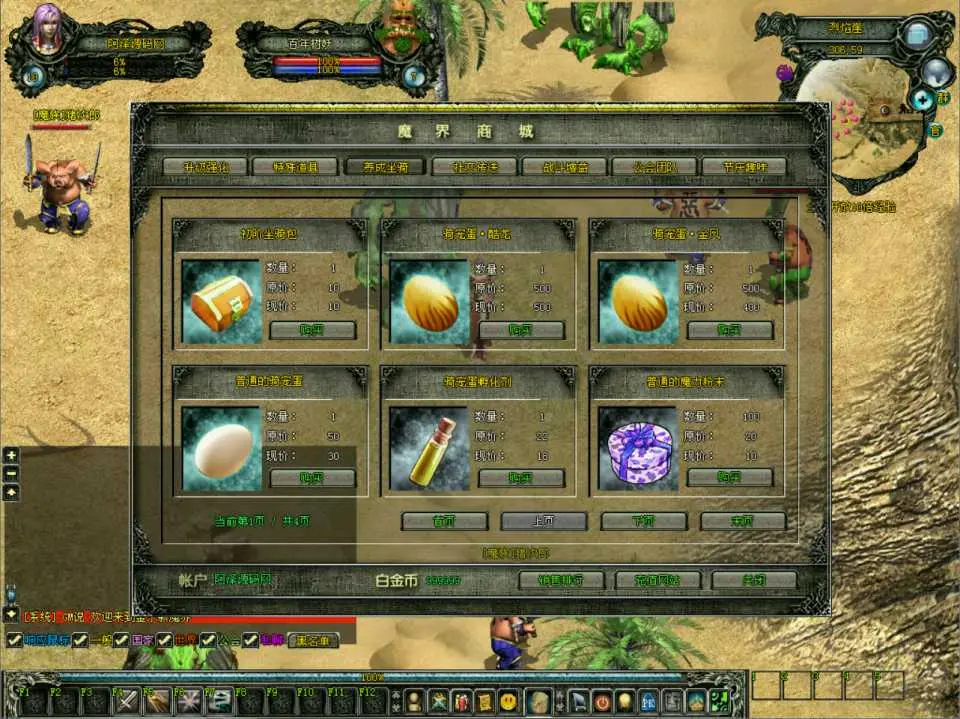Buy the 骑宠蛋·金凤 egg

tap(730, 330)
